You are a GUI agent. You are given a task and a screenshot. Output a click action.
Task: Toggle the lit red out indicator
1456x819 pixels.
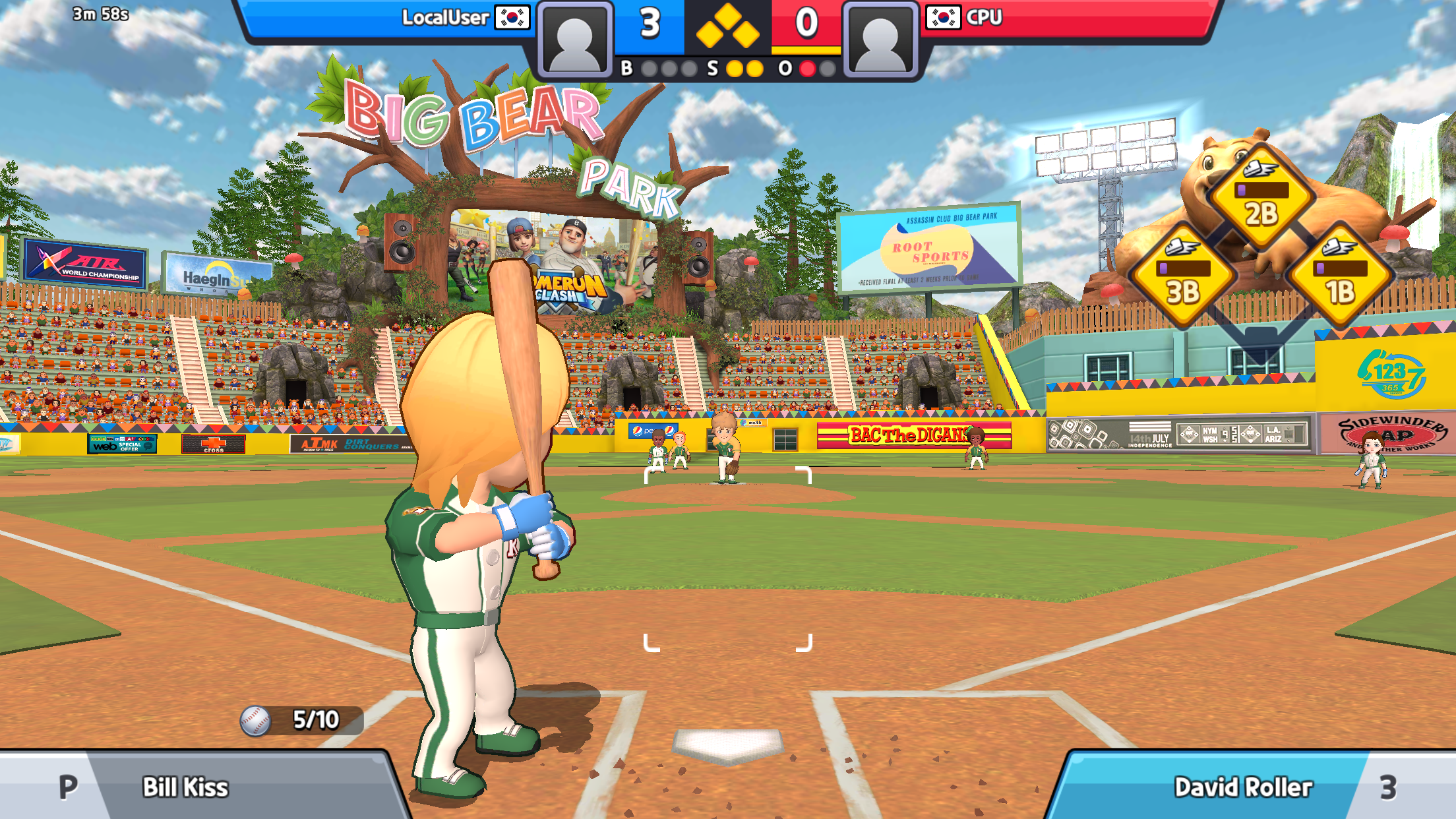click(808, 67)
